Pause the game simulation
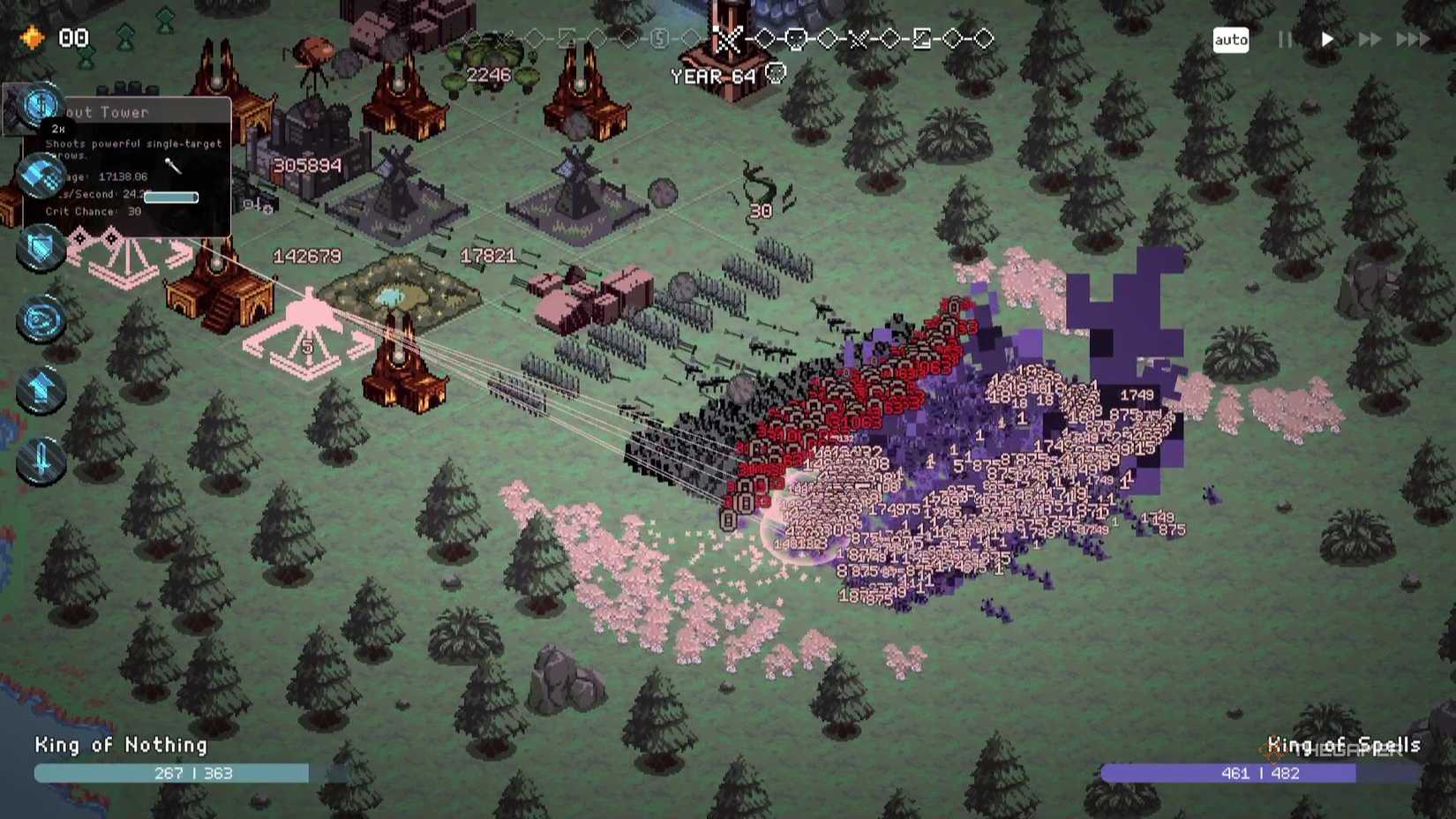Image resolution: width=1456 pixels, height=819 pixels. [x=1285, y=39]
